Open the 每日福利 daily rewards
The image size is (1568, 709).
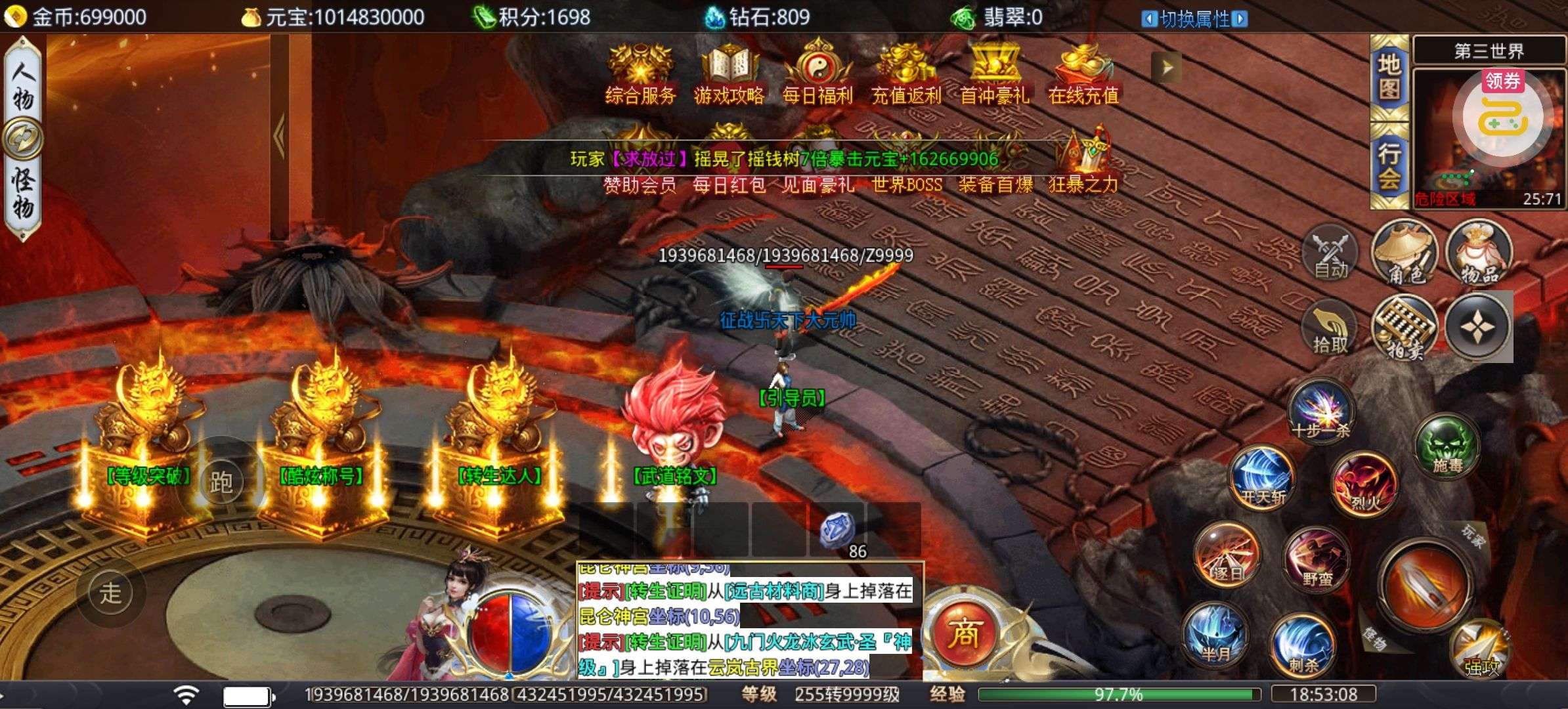tap(817, 74)
